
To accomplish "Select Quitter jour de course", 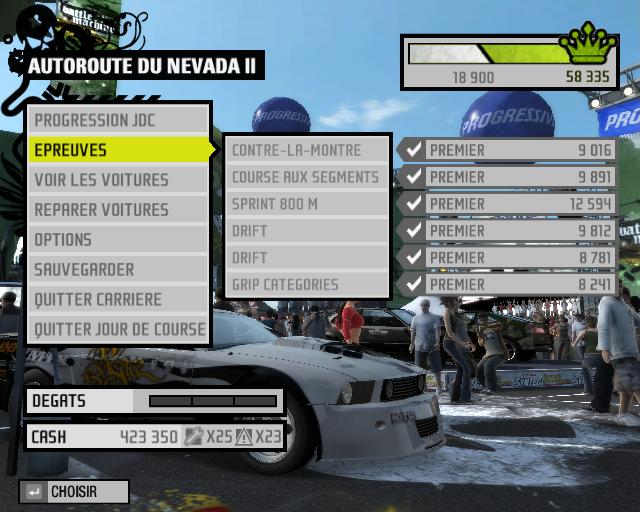I will pos(118,329).
